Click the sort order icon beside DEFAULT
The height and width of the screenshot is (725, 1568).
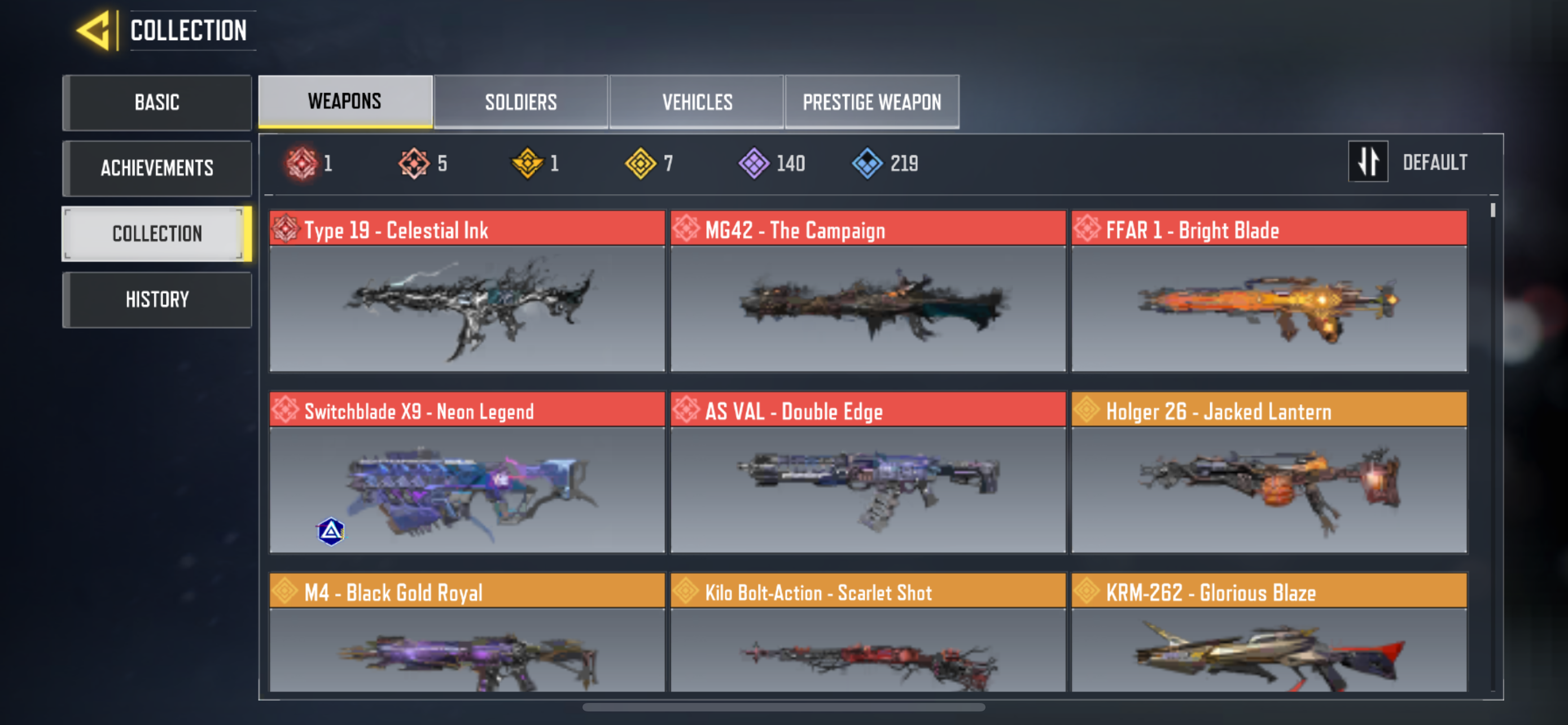point(1368,161)
